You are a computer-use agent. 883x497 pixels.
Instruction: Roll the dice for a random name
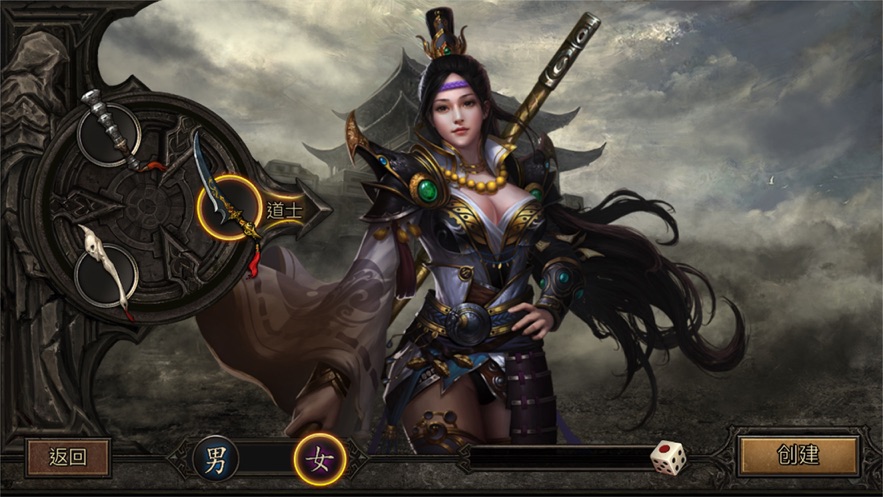pyautogui.click(x=668, y=458)
